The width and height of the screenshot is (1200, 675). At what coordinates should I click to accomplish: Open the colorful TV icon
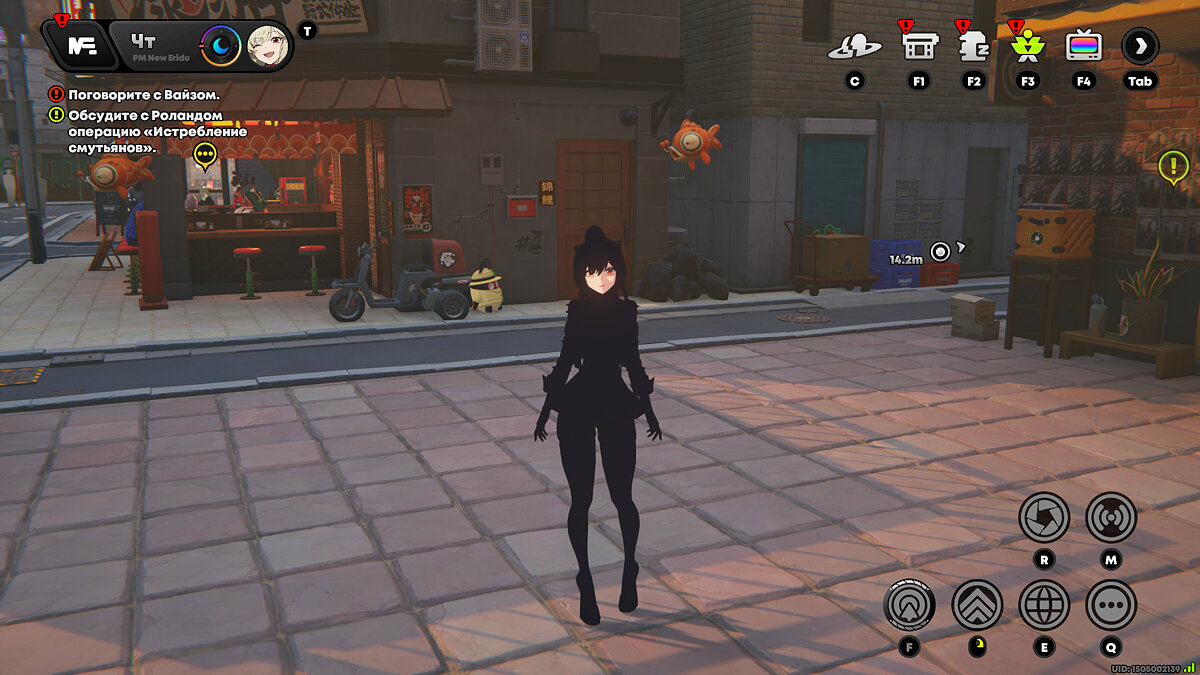pyautogui.click(x=1083, y=46)
